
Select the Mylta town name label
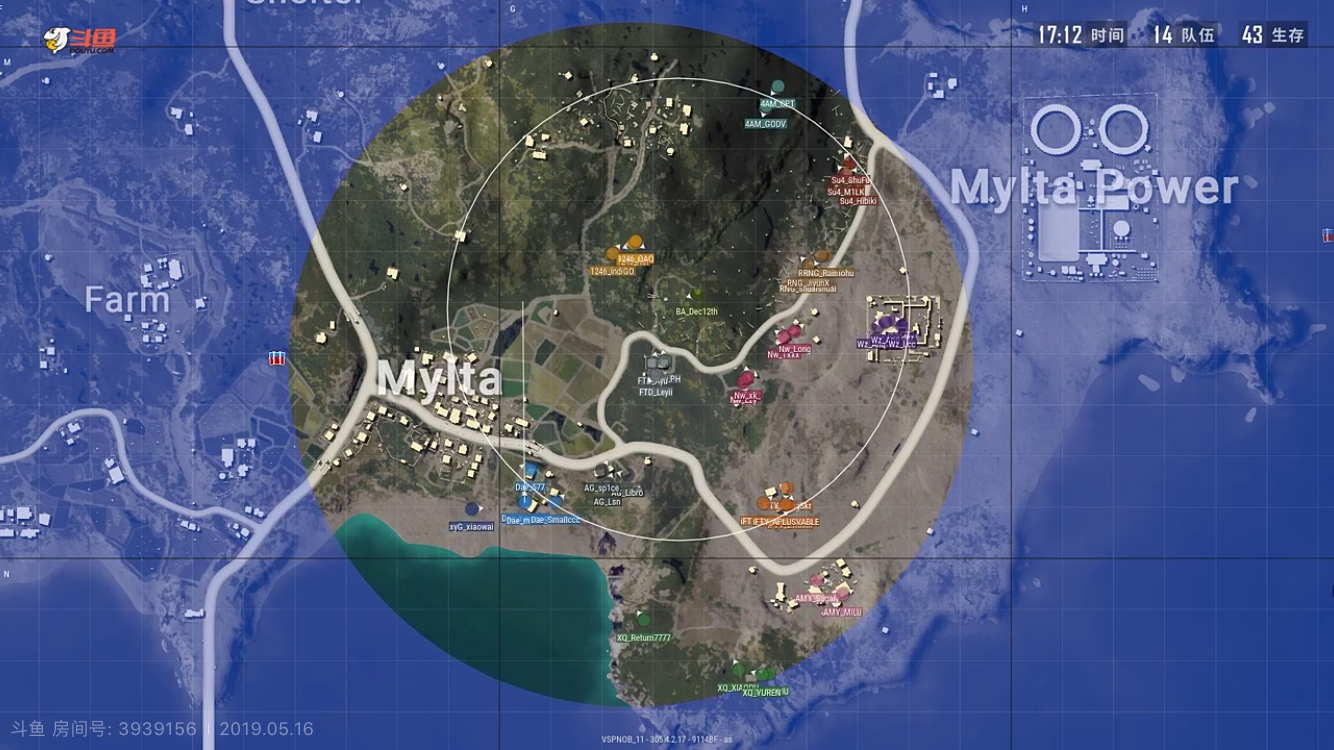pos(441,379)
